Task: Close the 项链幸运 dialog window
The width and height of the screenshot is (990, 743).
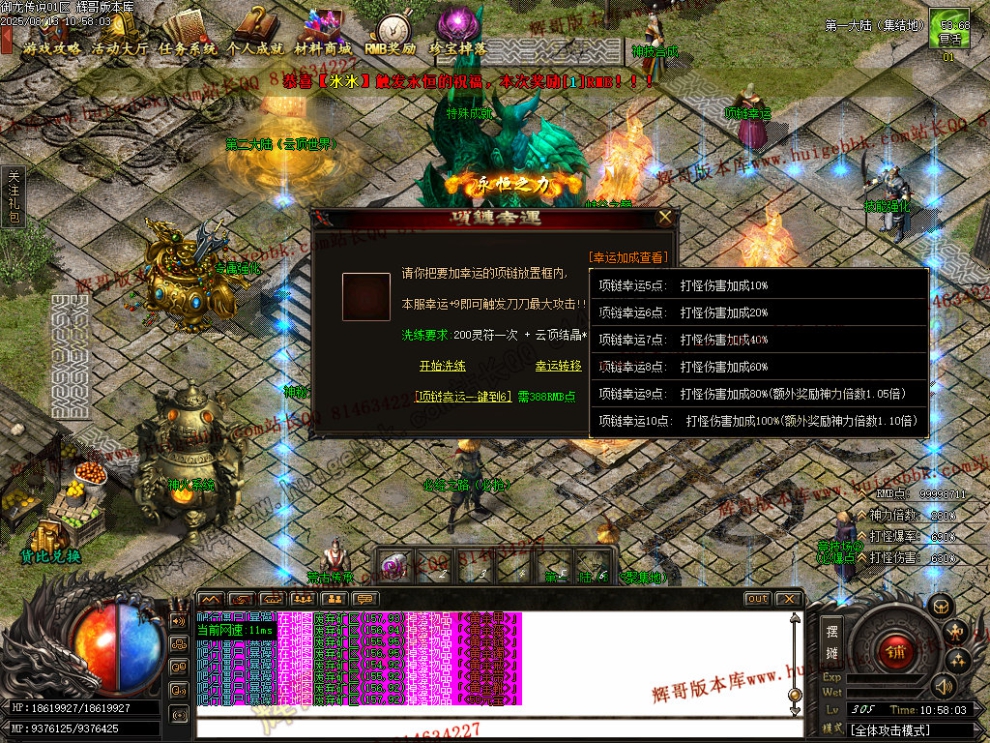Action: click(x=665, y=216)
